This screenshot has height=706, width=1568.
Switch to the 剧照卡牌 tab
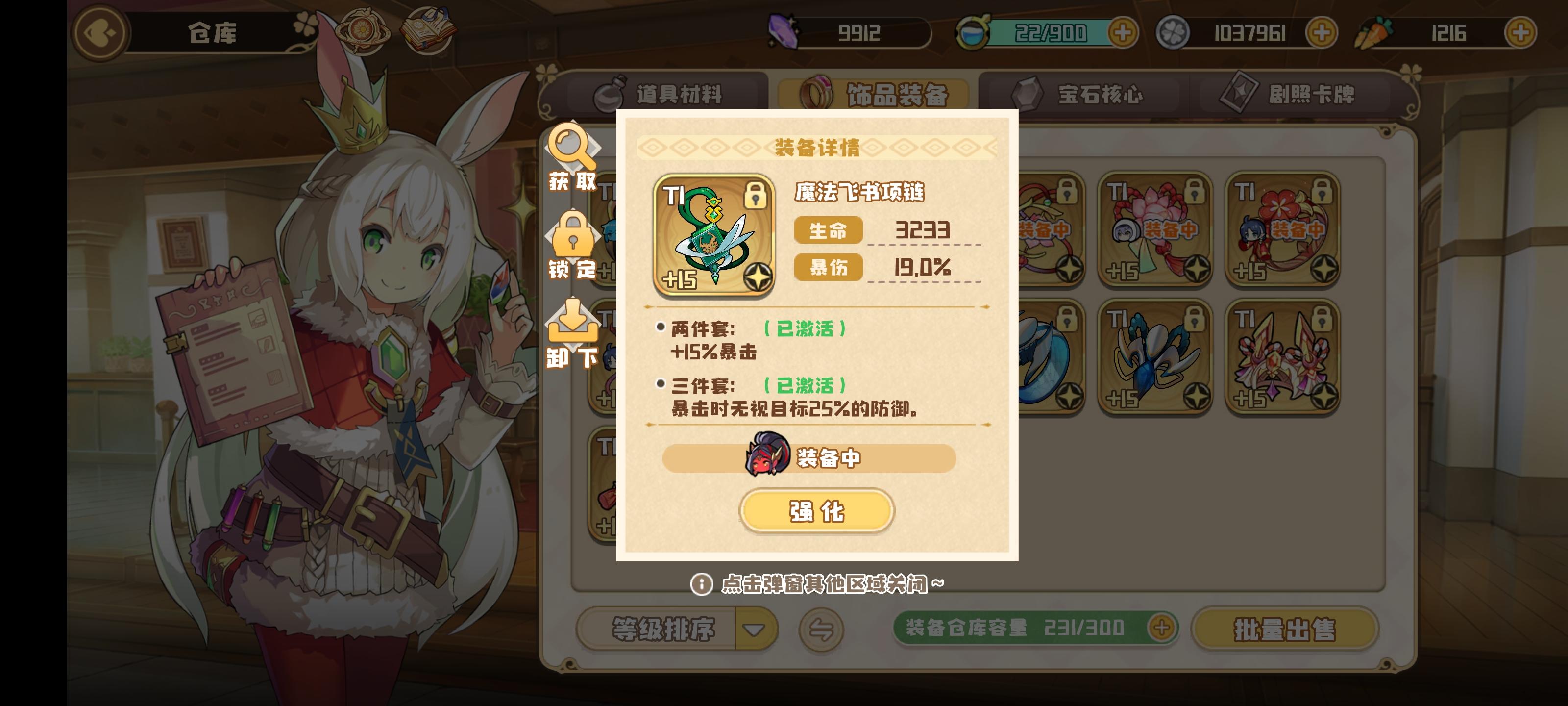click(x=1299, y=95)
